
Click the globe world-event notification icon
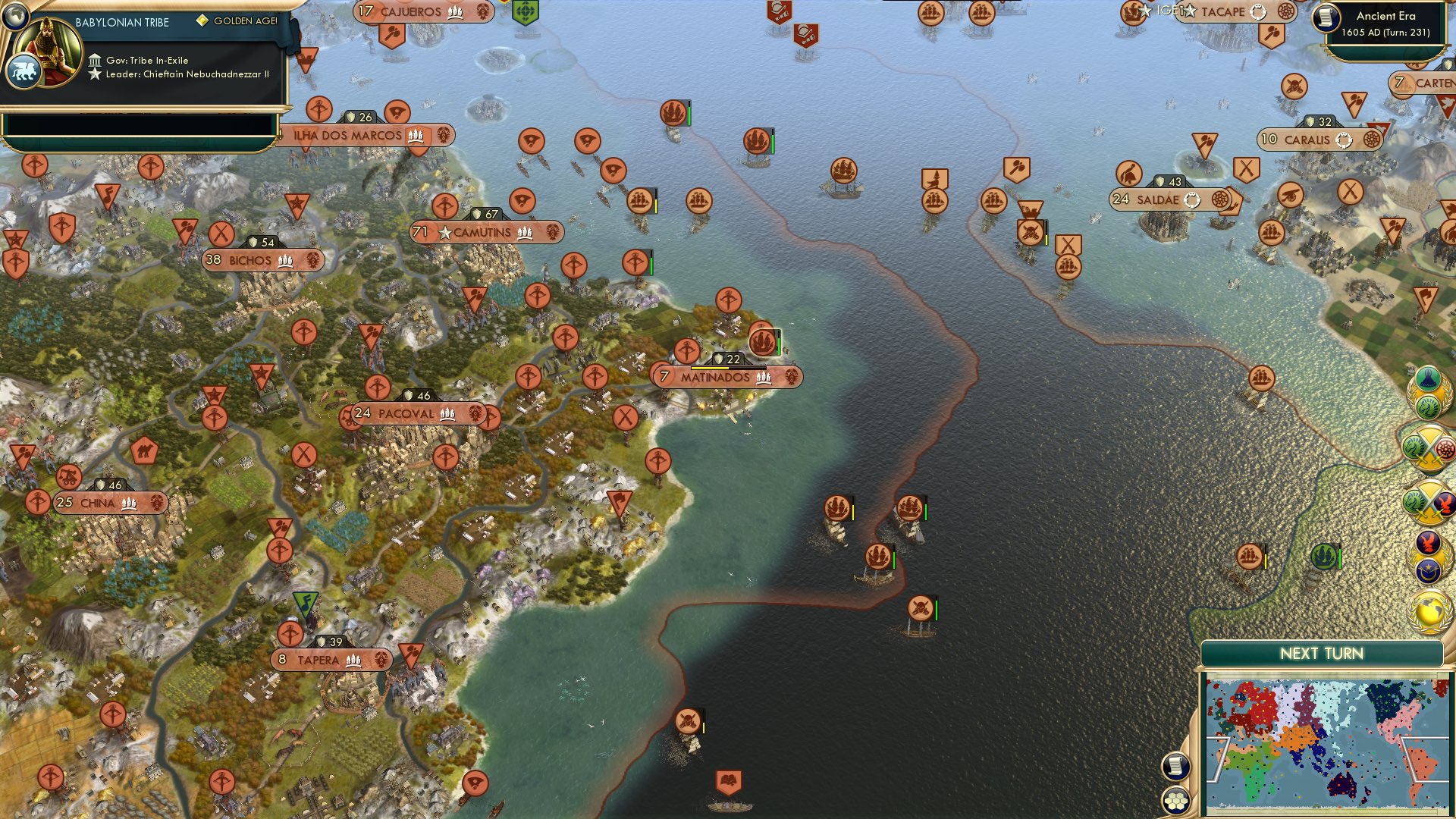coord(1428,610)
